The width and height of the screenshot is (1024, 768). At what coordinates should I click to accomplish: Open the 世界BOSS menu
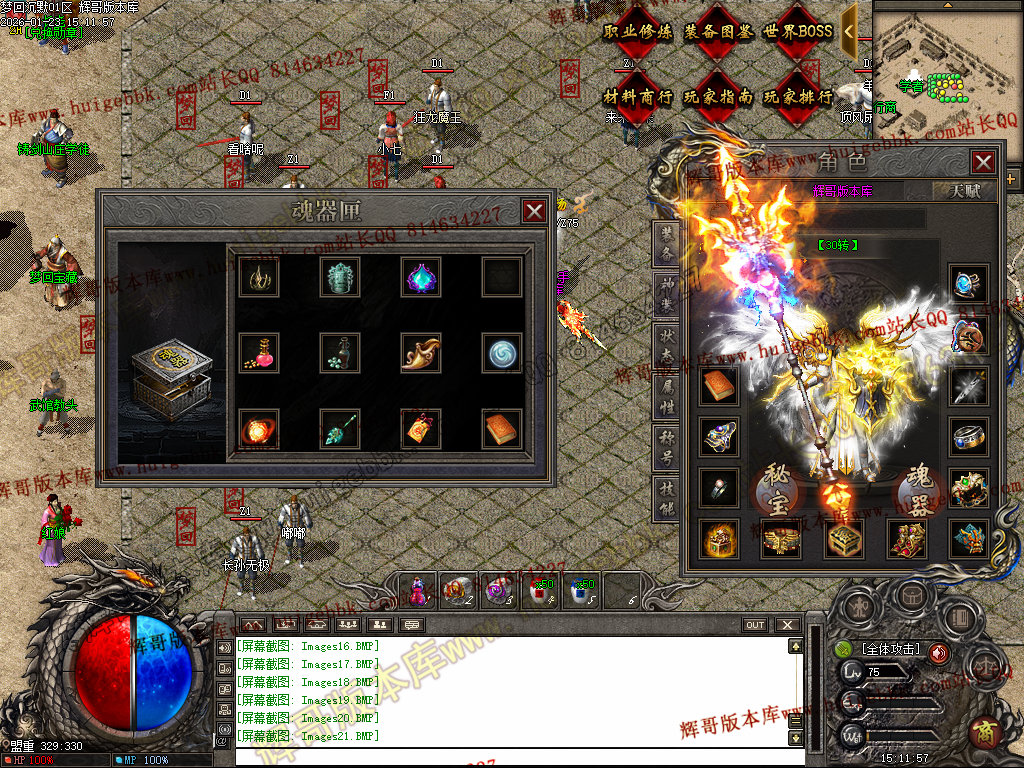(798, 32)
